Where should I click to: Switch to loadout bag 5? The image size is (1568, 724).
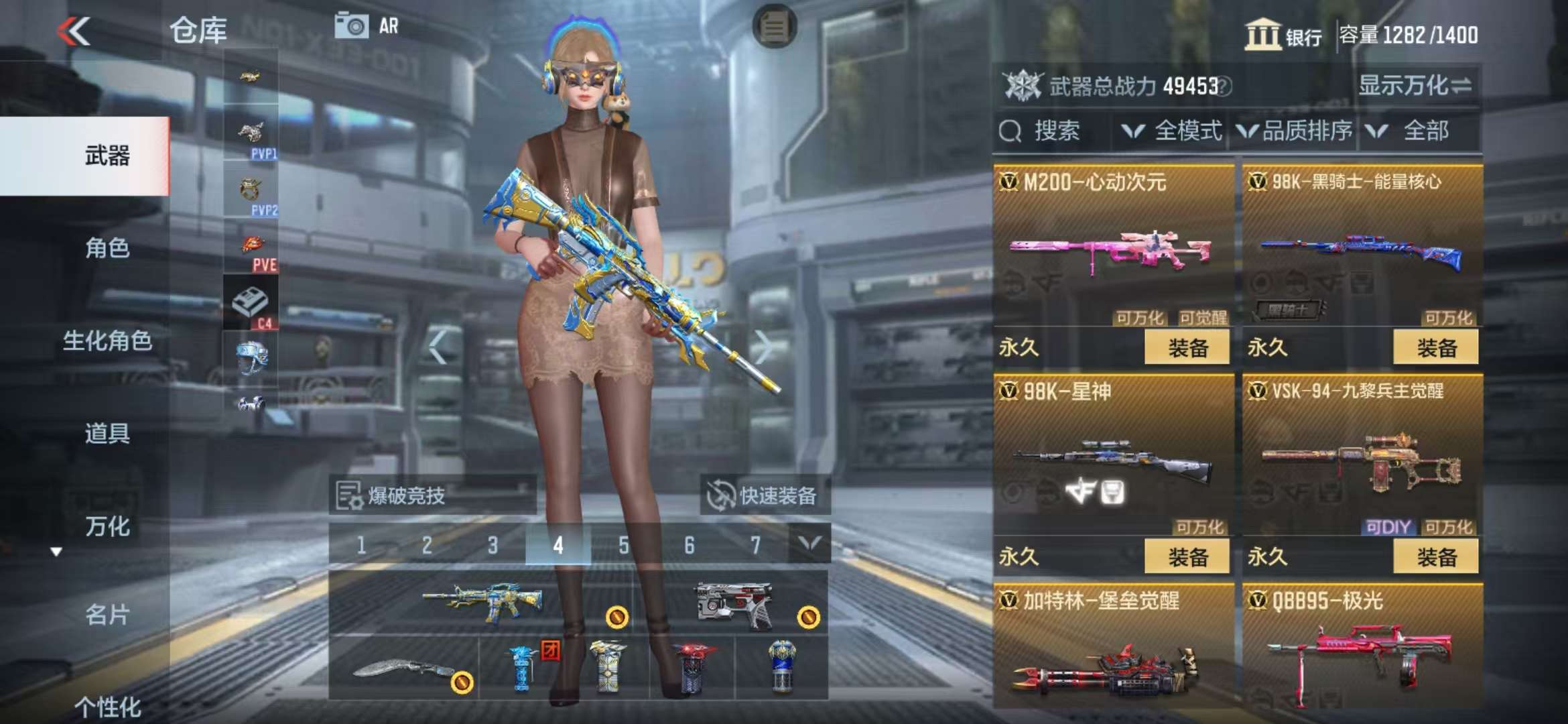(x=624, y=545)
